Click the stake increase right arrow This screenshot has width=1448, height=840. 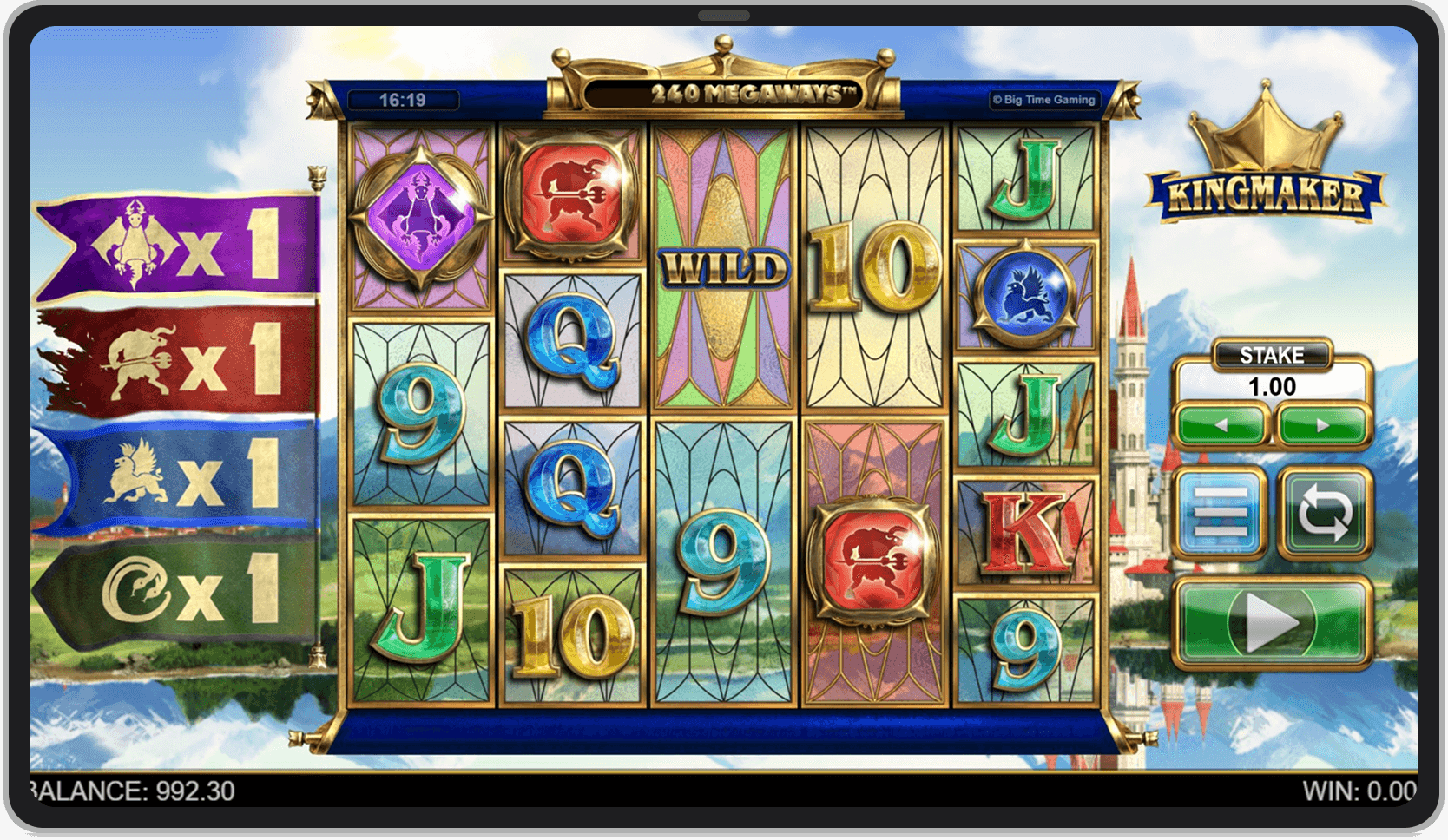point(1322,423)
